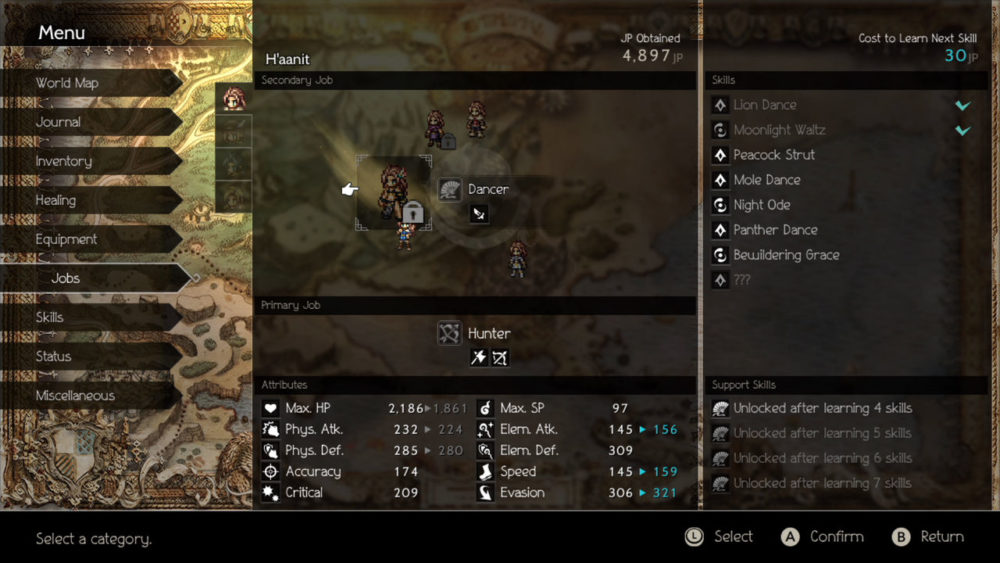Select Journal from the menu
This screenshot has width=1000, height=563.
(x=58, y=122)
